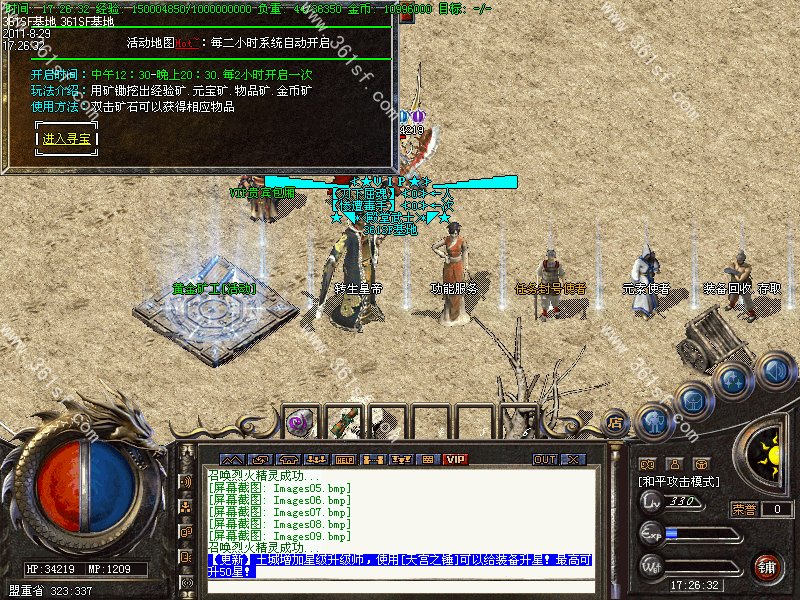Click the 和平攻击模式 attack mode text
Screen dimensions: 800x600
679,482
